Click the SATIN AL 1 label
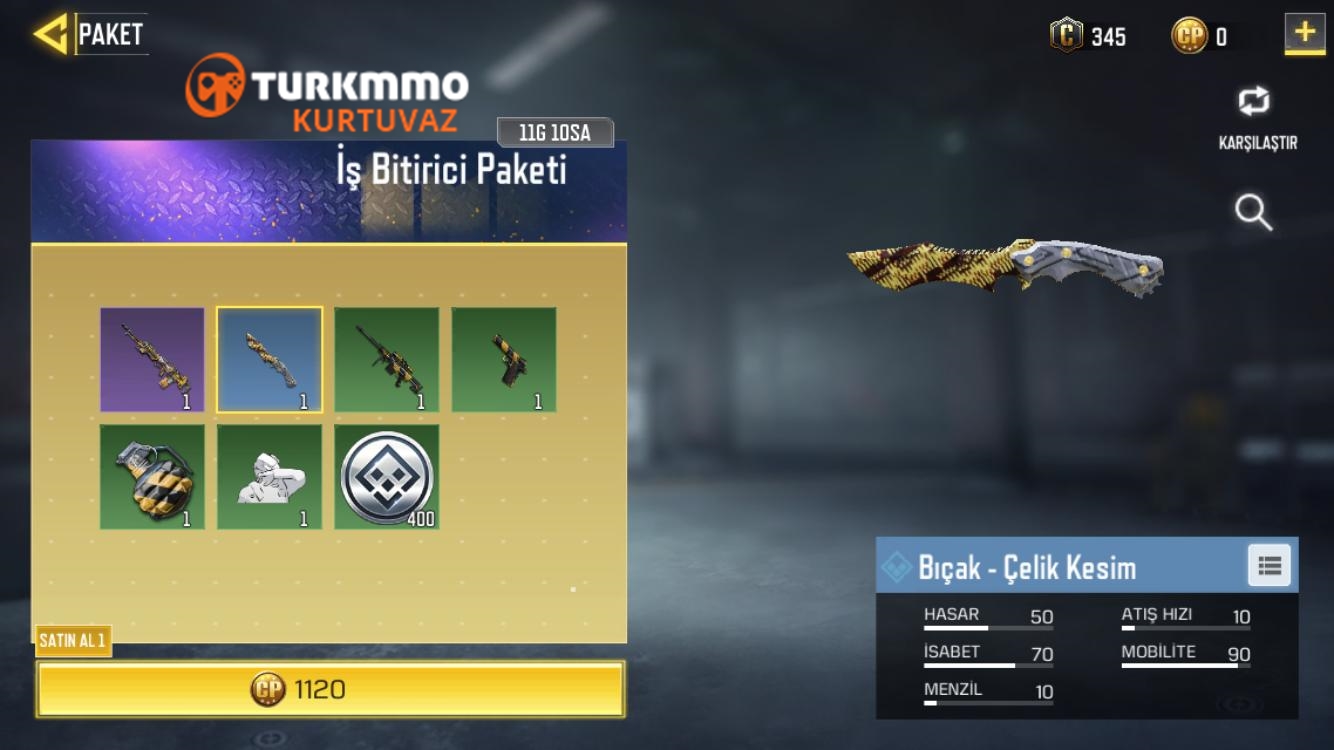Image resolution: width=1334 pixels, height=750 pixels. 73,643
